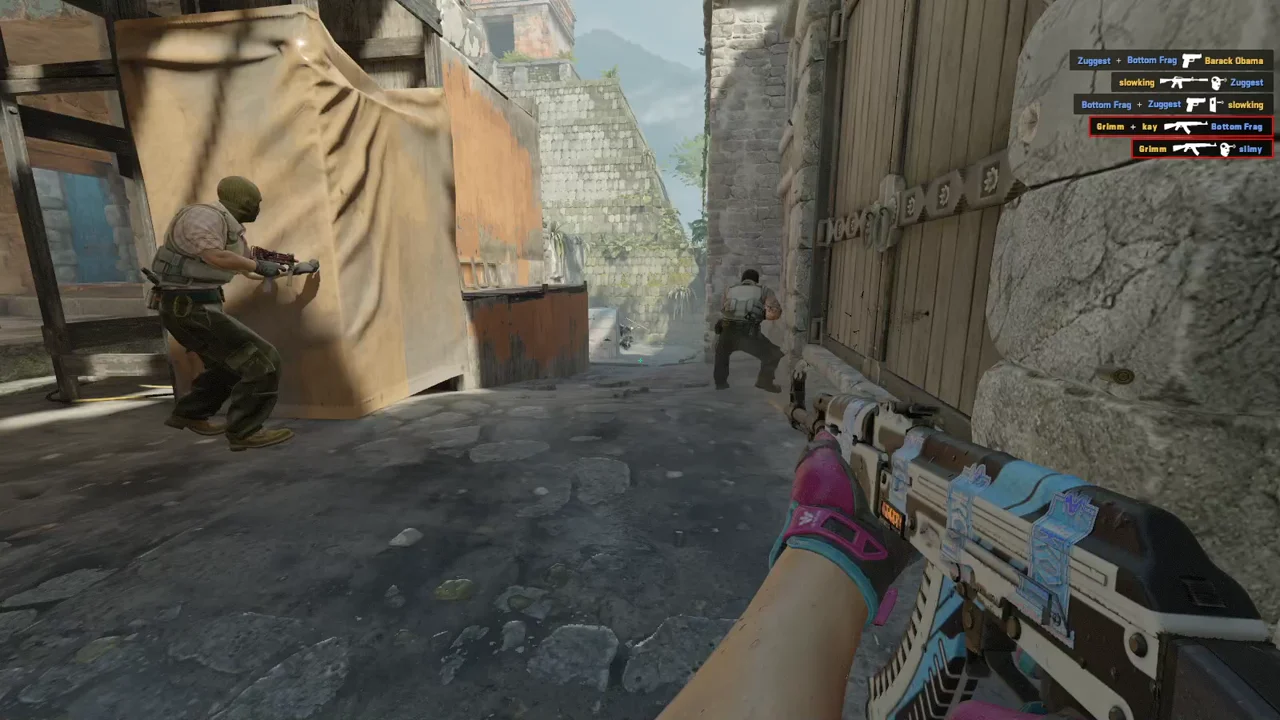The height and width of the screenshot is (720, 1280).
Task: Select the wallbang kill feed row on slowking
Action: point(1173,104)
